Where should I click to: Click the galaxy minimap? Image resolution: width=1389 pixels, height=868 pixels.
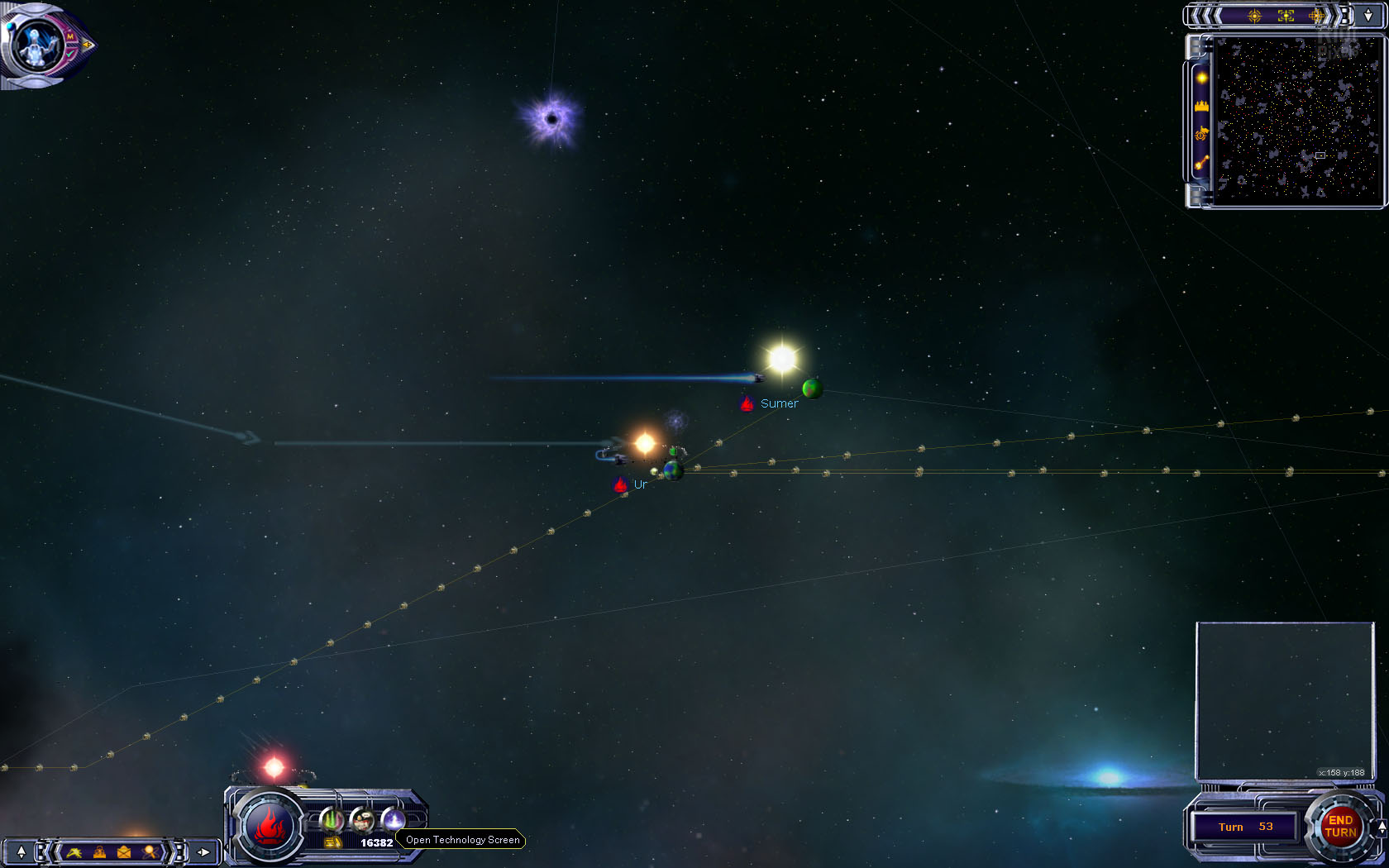tap(1297, 118)
